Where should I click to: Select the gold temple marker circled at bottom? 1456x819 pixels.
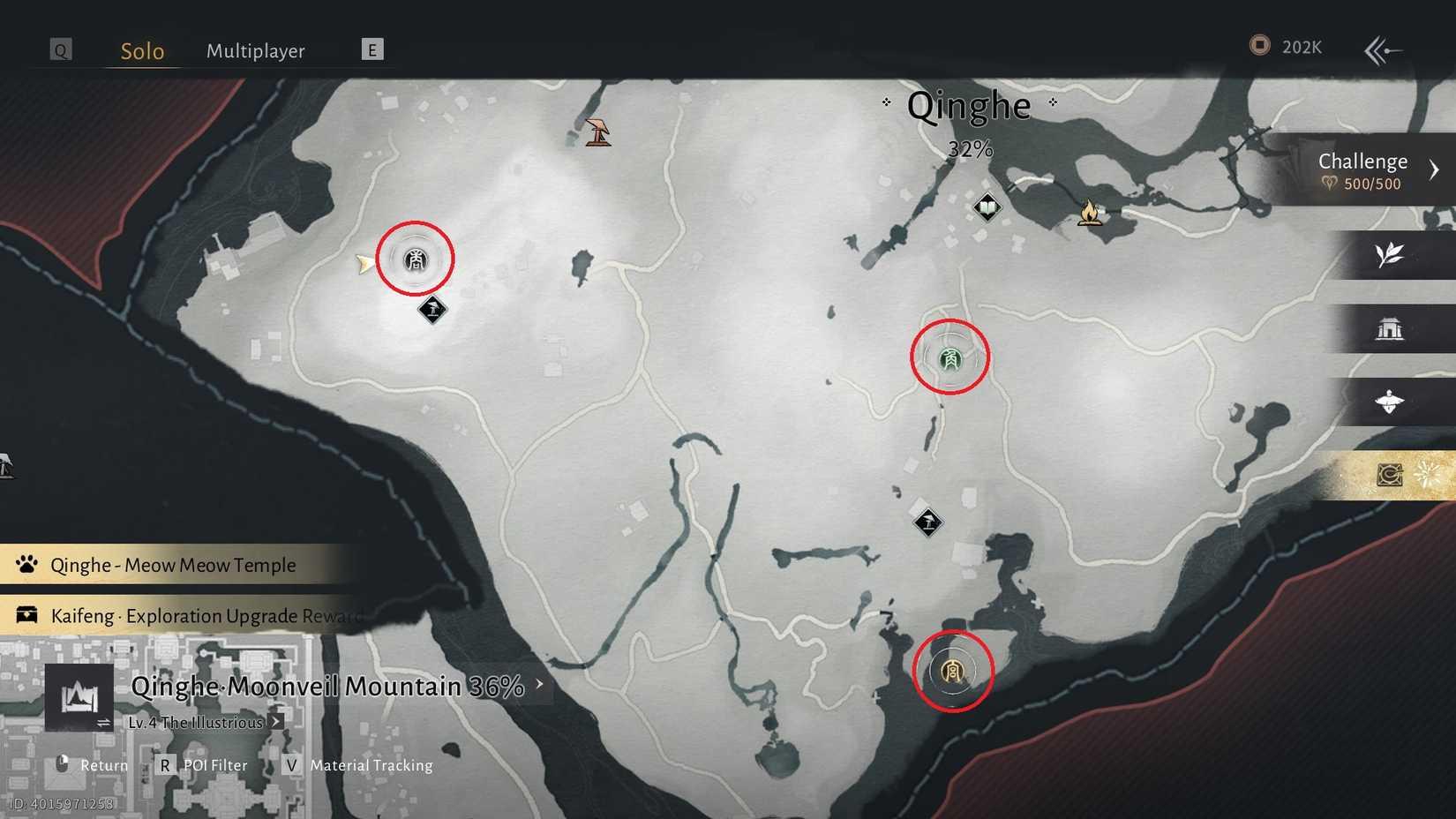(x=951, y=671)
